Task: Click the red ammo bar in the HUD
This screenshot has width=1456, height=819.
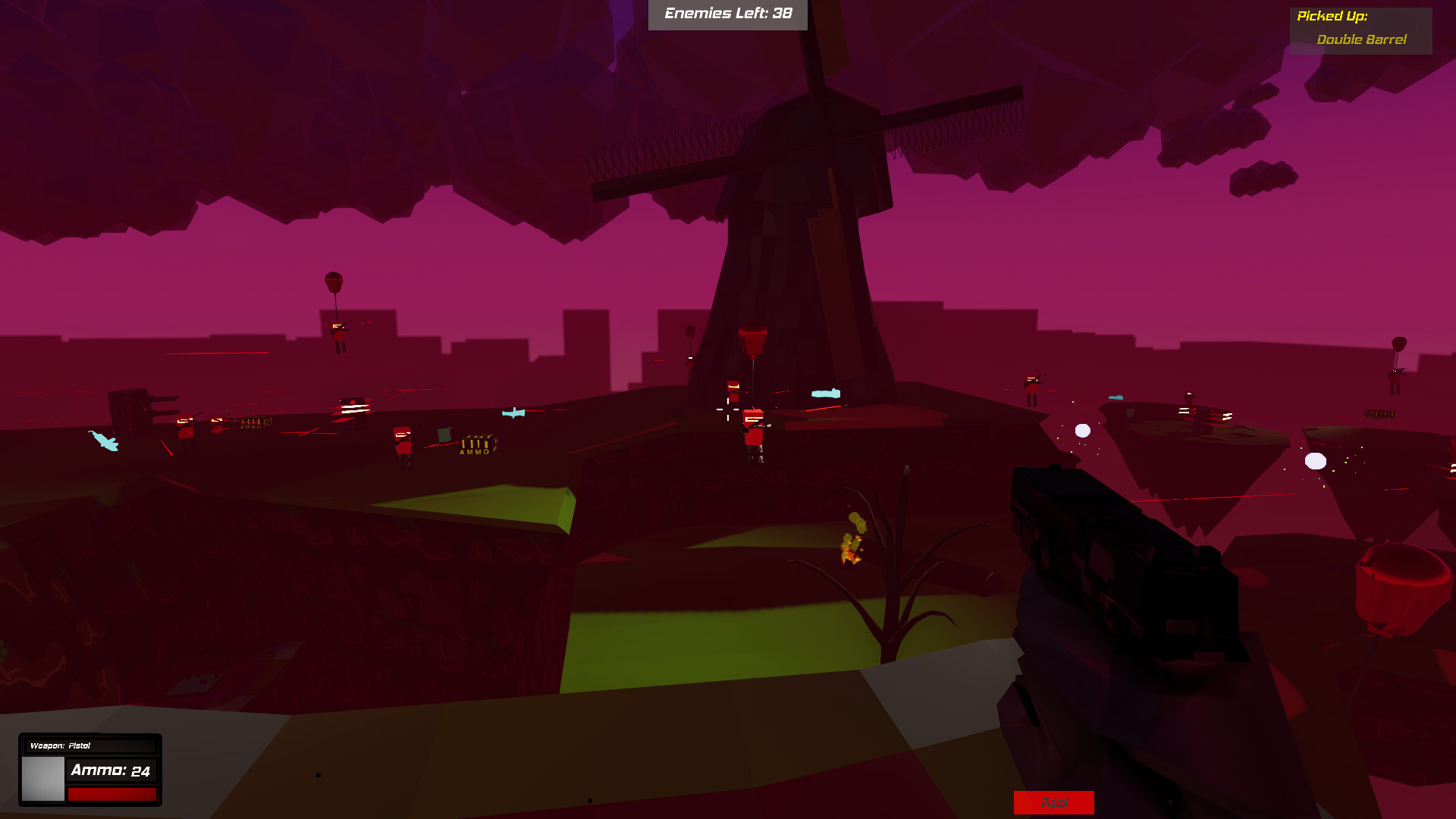Action: (x=112, y=793)
